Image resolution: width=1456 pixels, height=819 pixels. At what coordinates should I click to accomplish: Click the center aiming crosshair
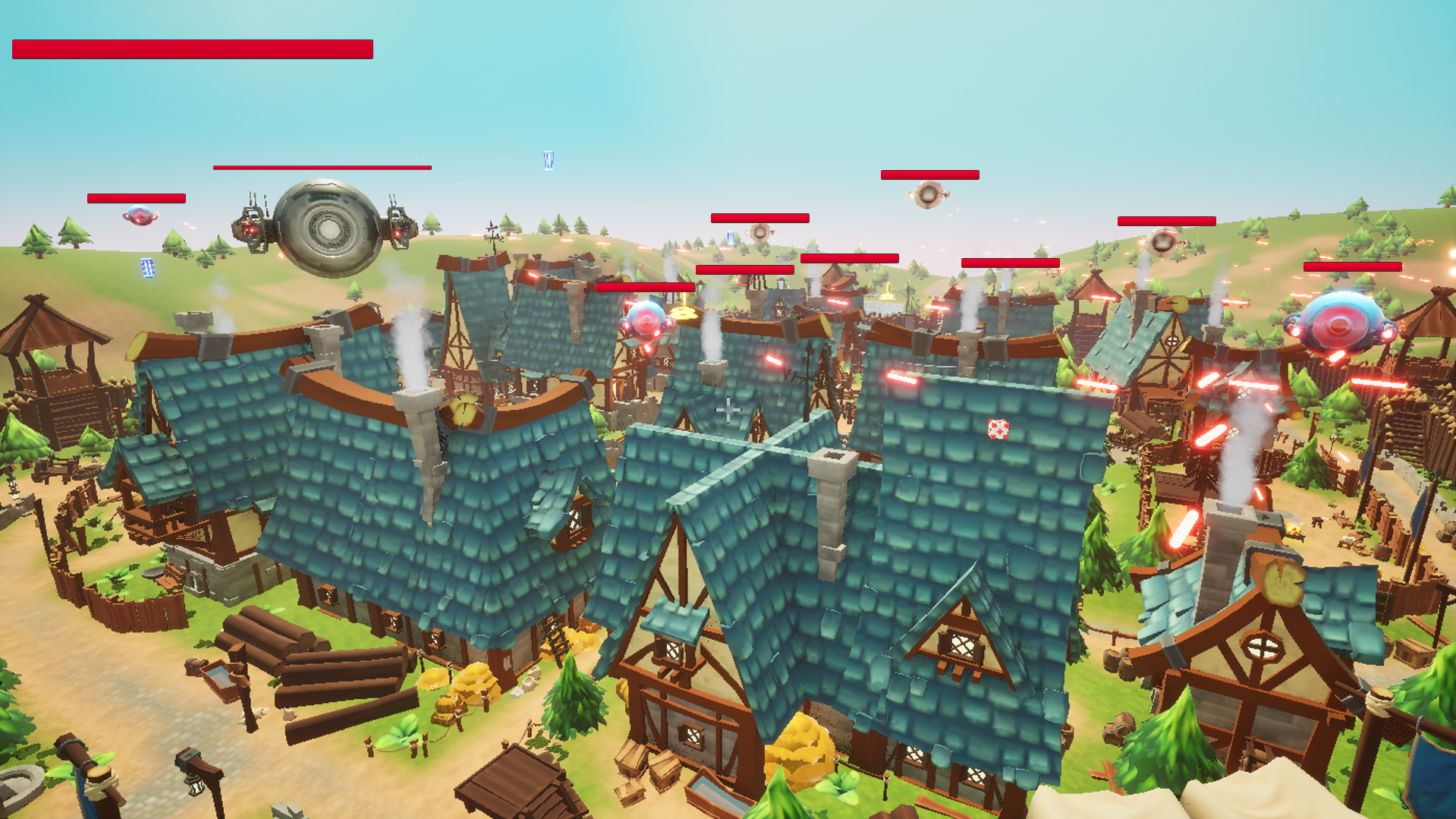(730, 409)
